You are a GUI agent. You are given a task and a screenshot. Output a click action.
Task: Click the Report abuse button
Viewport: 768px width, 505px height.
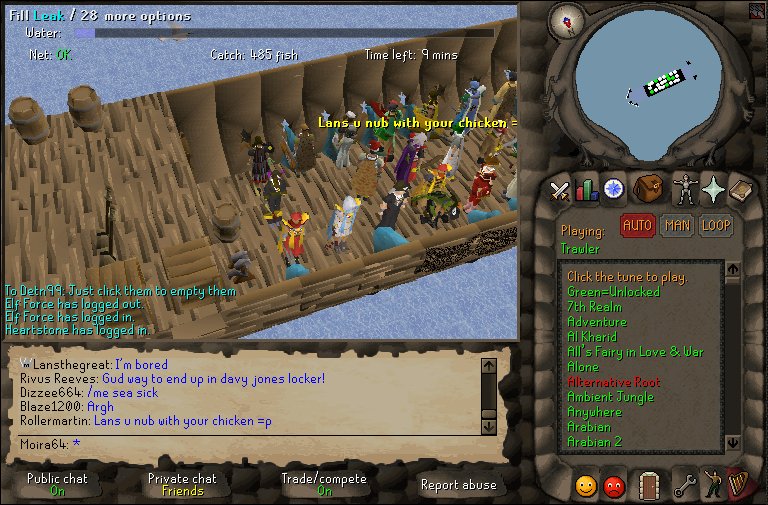[x=458, y=485]
